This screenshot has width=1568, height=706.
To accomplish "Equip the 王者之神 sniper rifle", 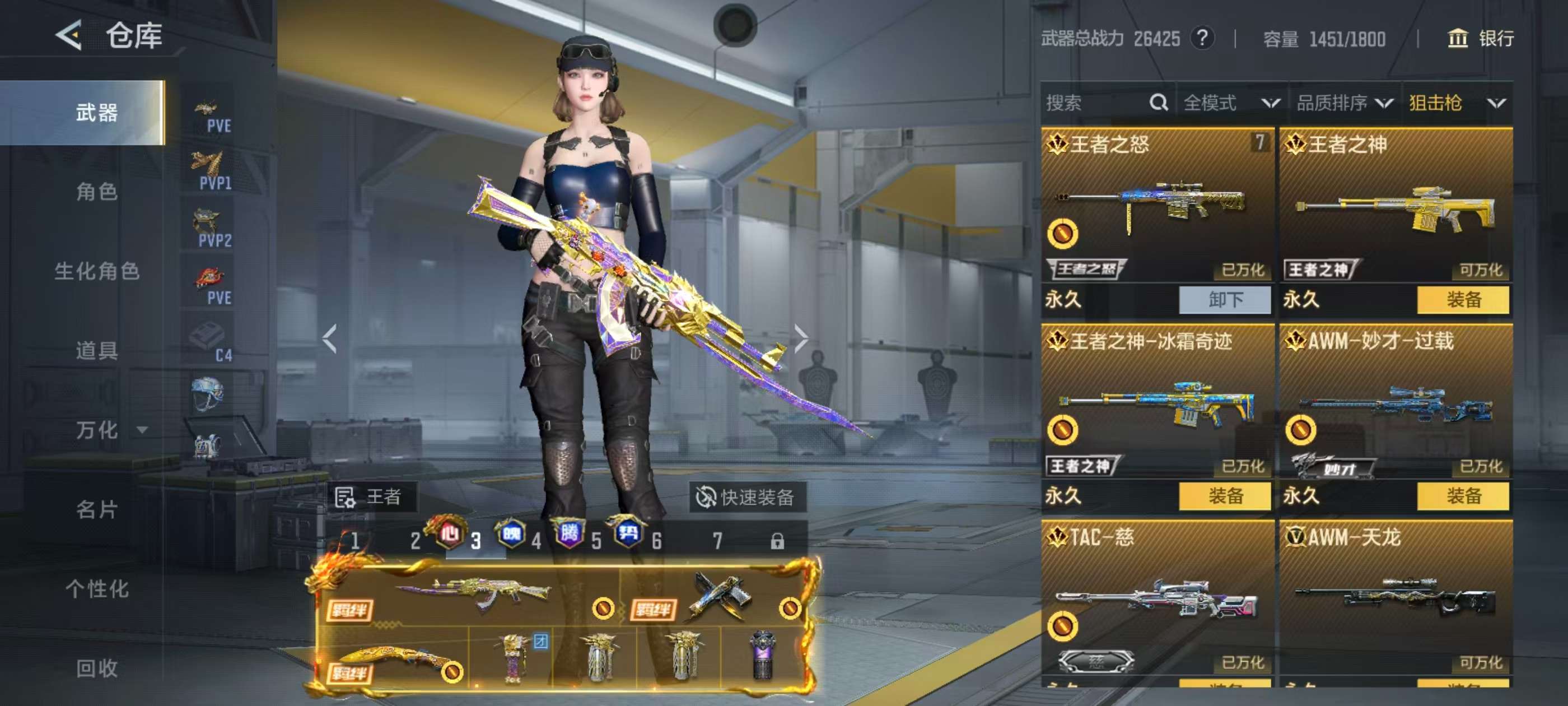I will click(x=1463, y=300).
